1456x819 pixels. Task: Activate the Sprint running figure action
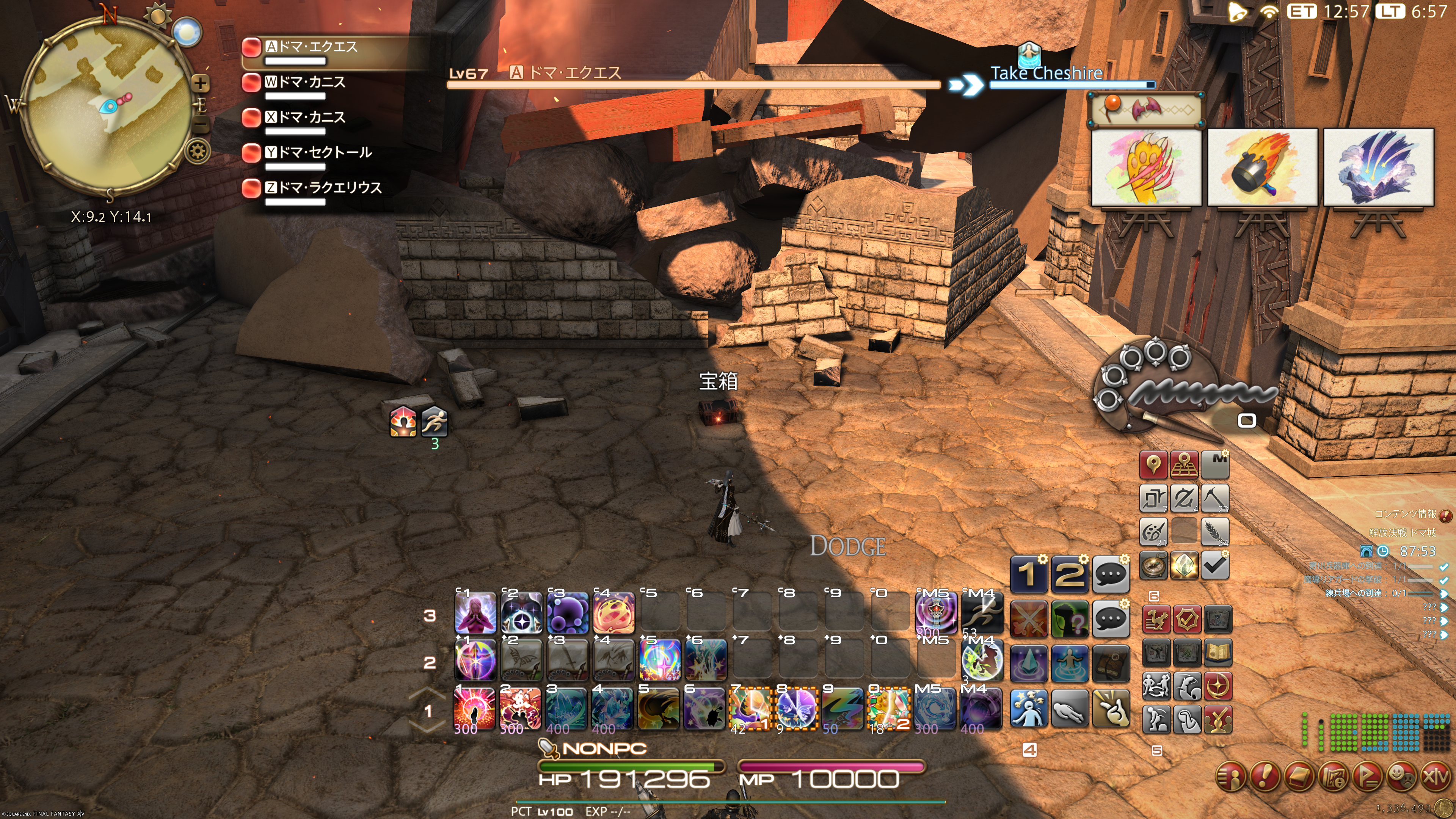pyautogui.click(x=982, y=613)
